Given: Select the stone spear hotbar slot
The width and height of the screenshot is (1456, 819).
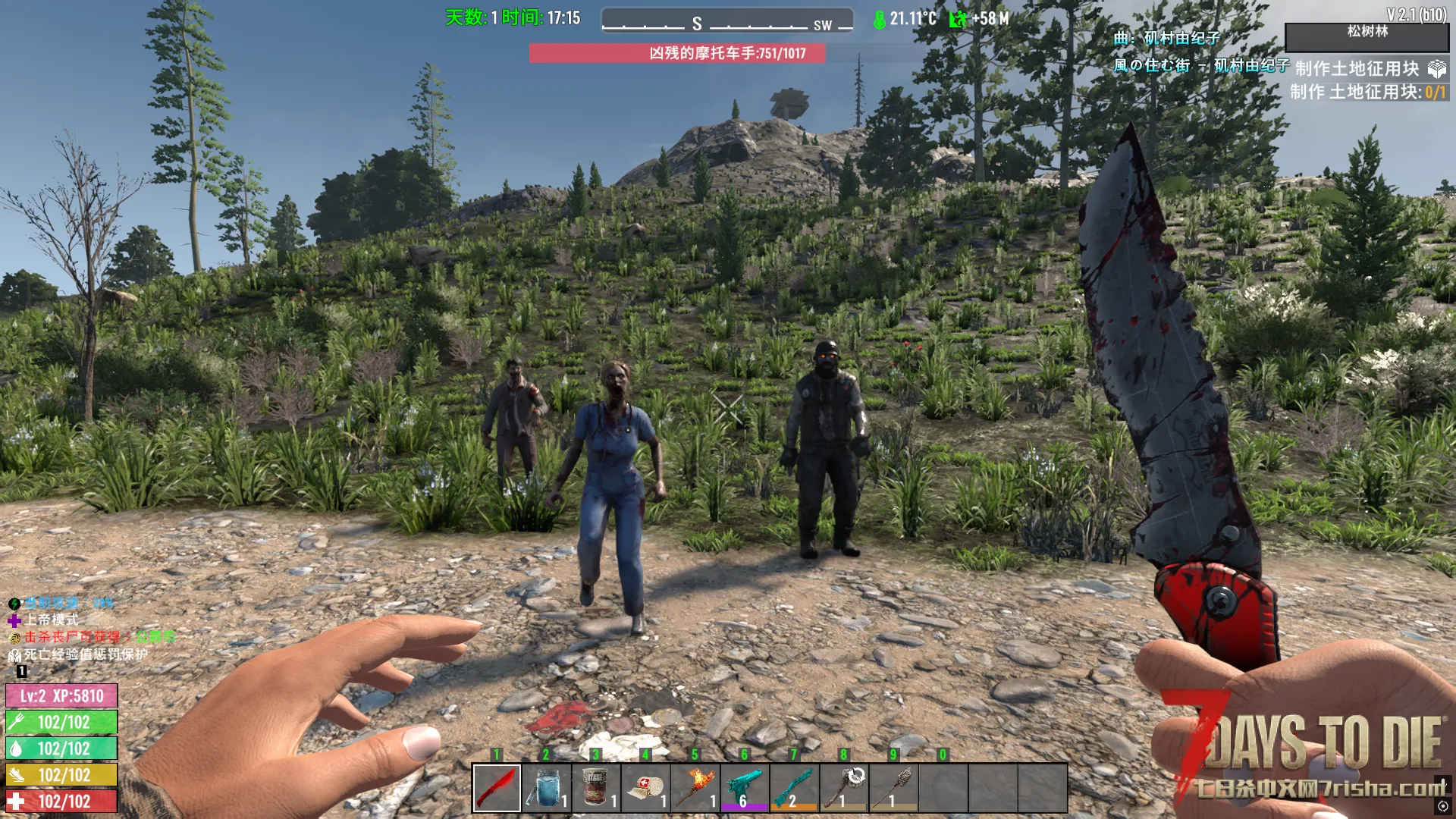Looking at the screenshot, I should (893, 788).
